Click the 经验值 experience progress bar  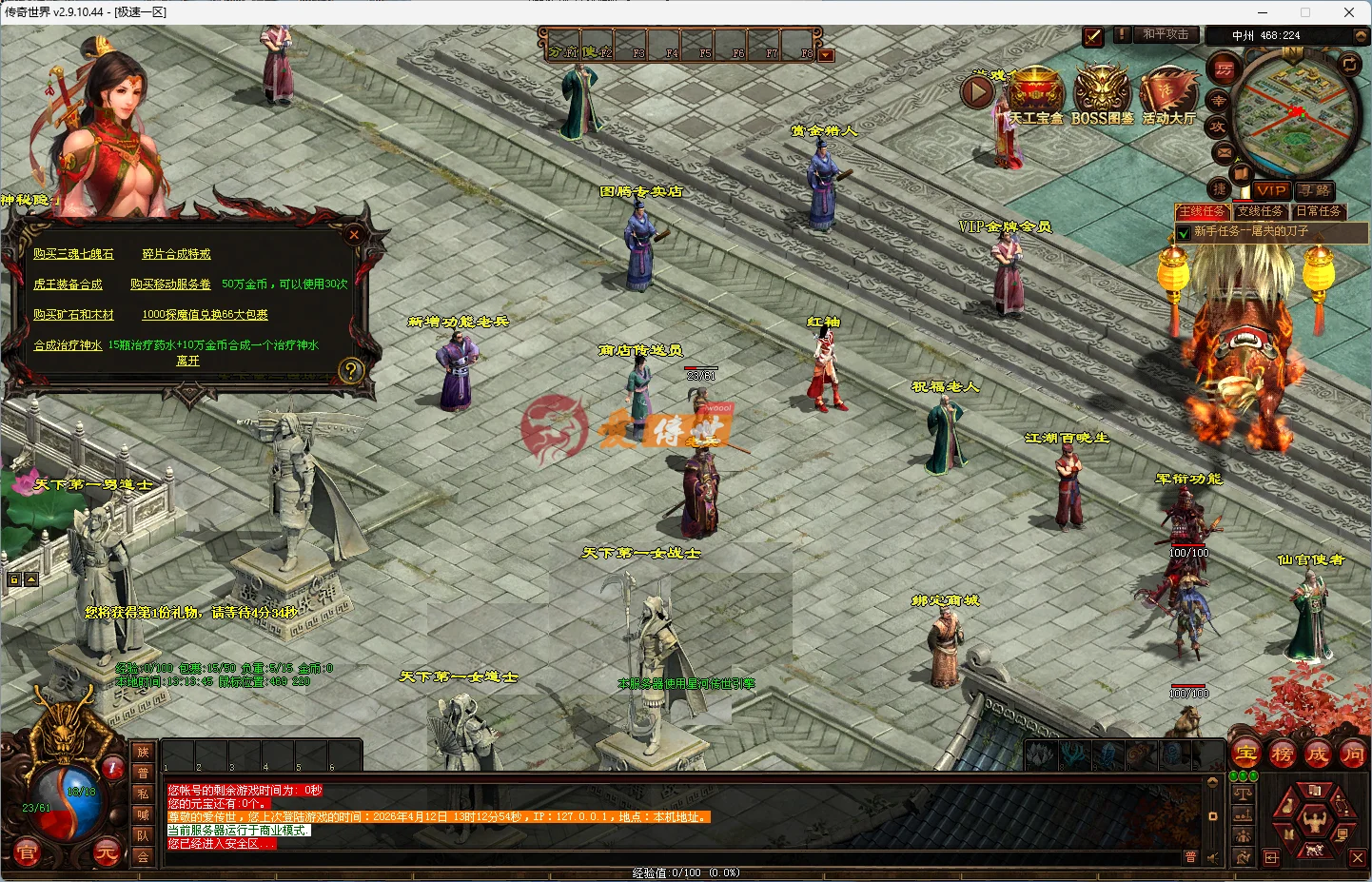click(685, 872)
